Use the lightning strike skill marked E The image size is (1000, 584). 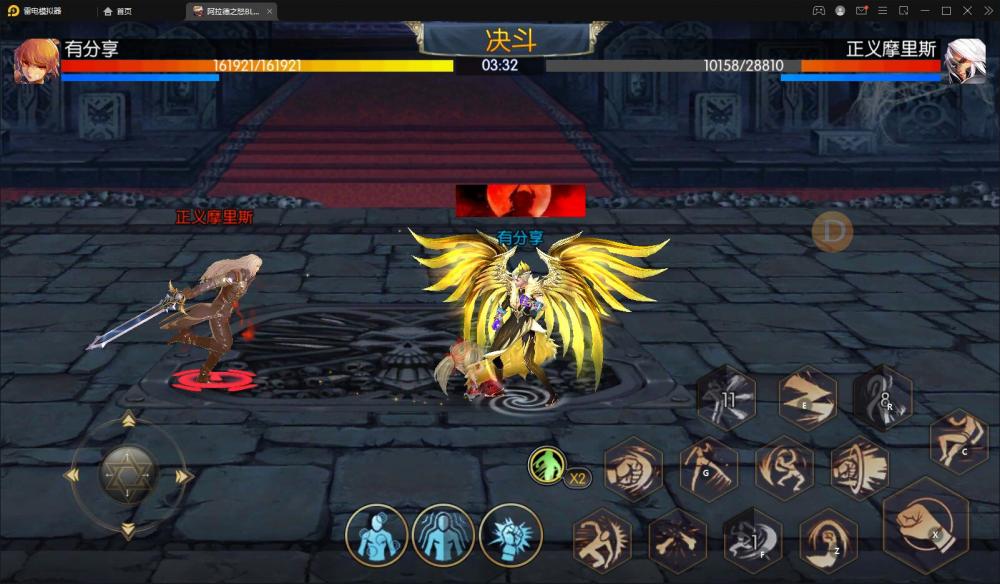click(807, 398)
